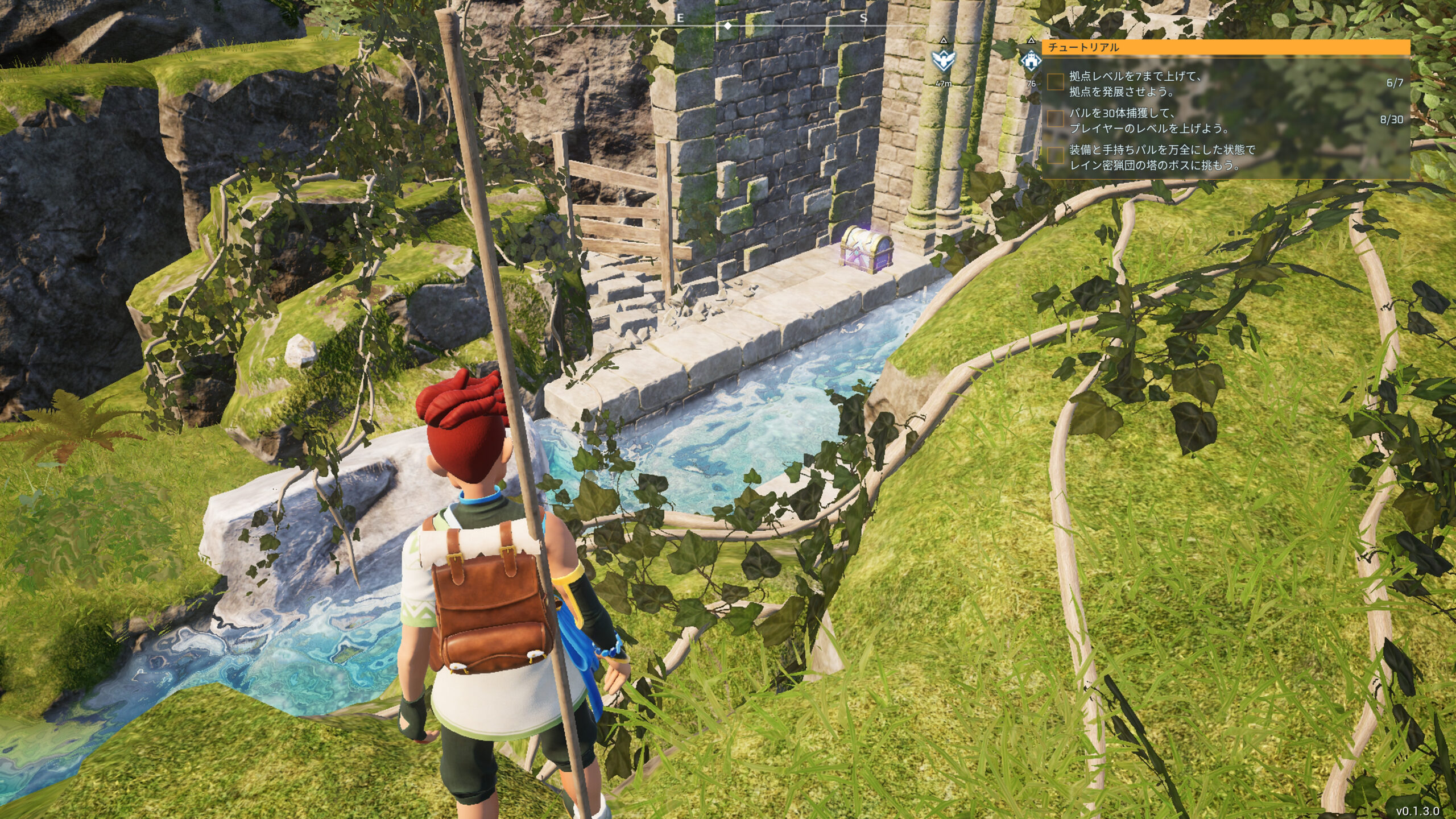Open the チュートリアル tracker header
Image resolution: width=1456 pixels, height=819 pixels.
click(x=1226, y=47)
